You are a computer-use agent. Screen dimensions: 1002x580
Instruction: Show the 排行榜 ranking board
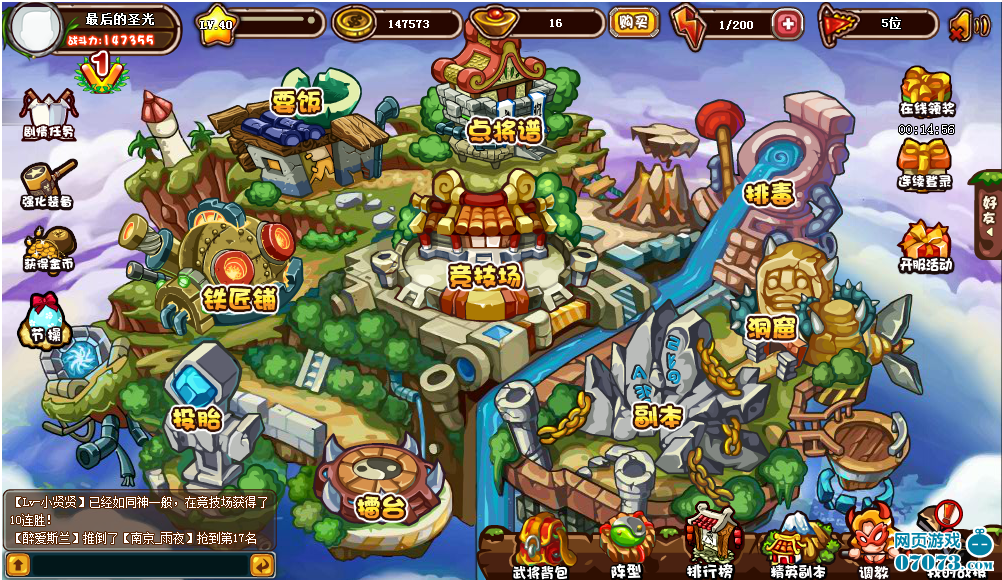710,545
